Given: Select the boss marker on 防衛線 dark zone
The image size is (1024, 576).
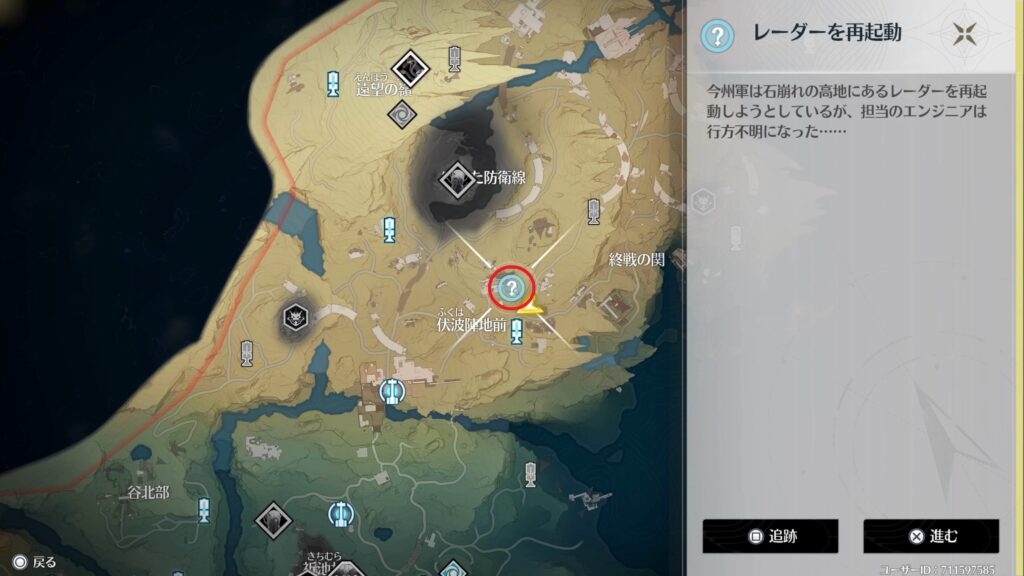Looking at the screenshot, I should coord(457,181).
